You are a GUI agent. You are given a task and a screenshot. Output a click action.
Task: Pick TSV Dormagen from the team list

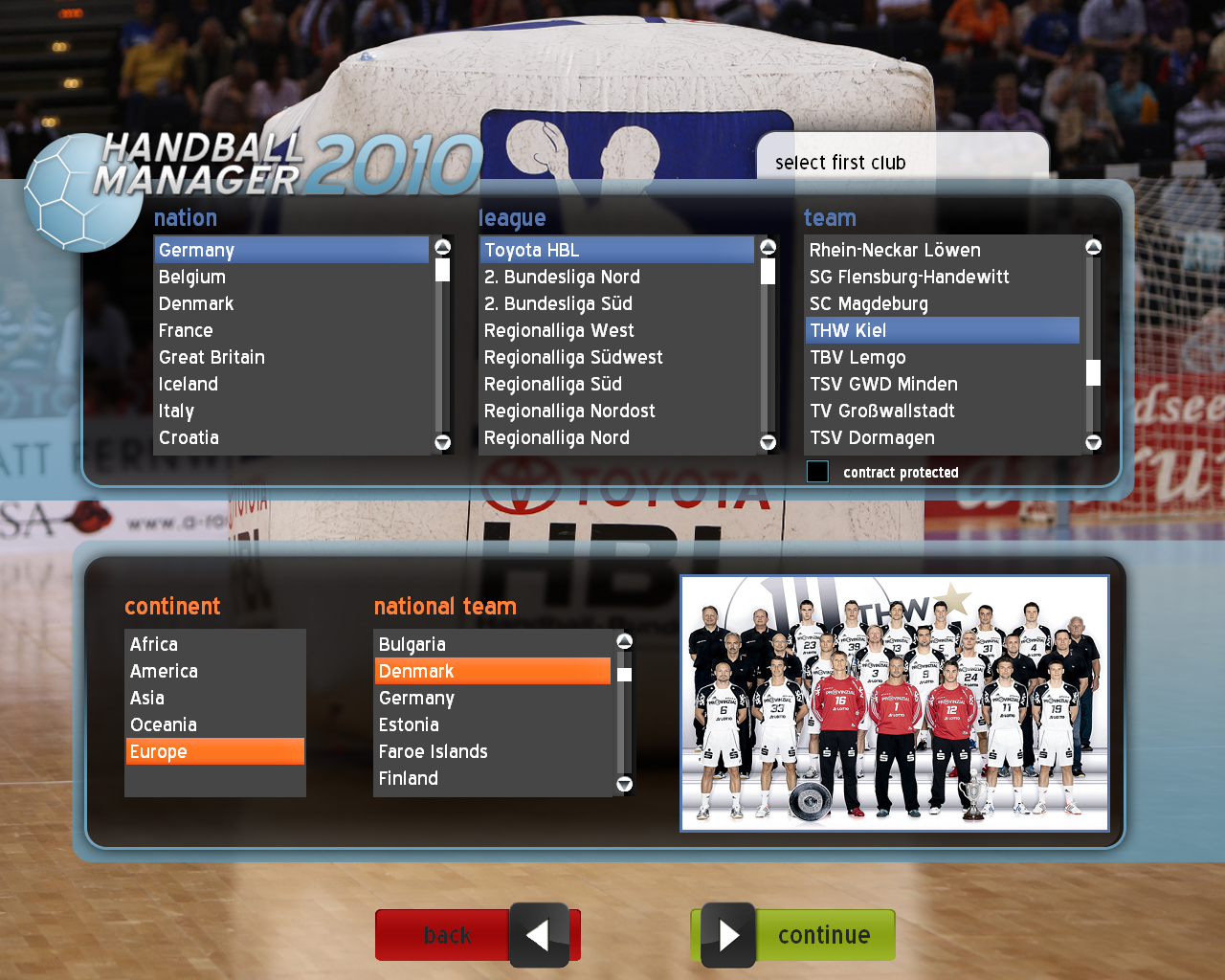[x=872, y=438]
